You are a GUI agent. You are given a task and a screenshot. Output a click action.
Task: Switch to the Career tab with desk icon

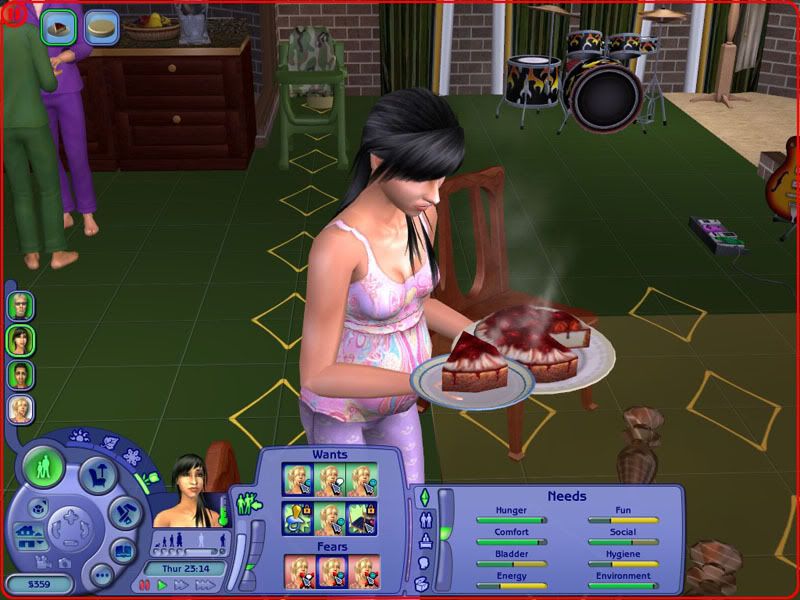[423, 541]
